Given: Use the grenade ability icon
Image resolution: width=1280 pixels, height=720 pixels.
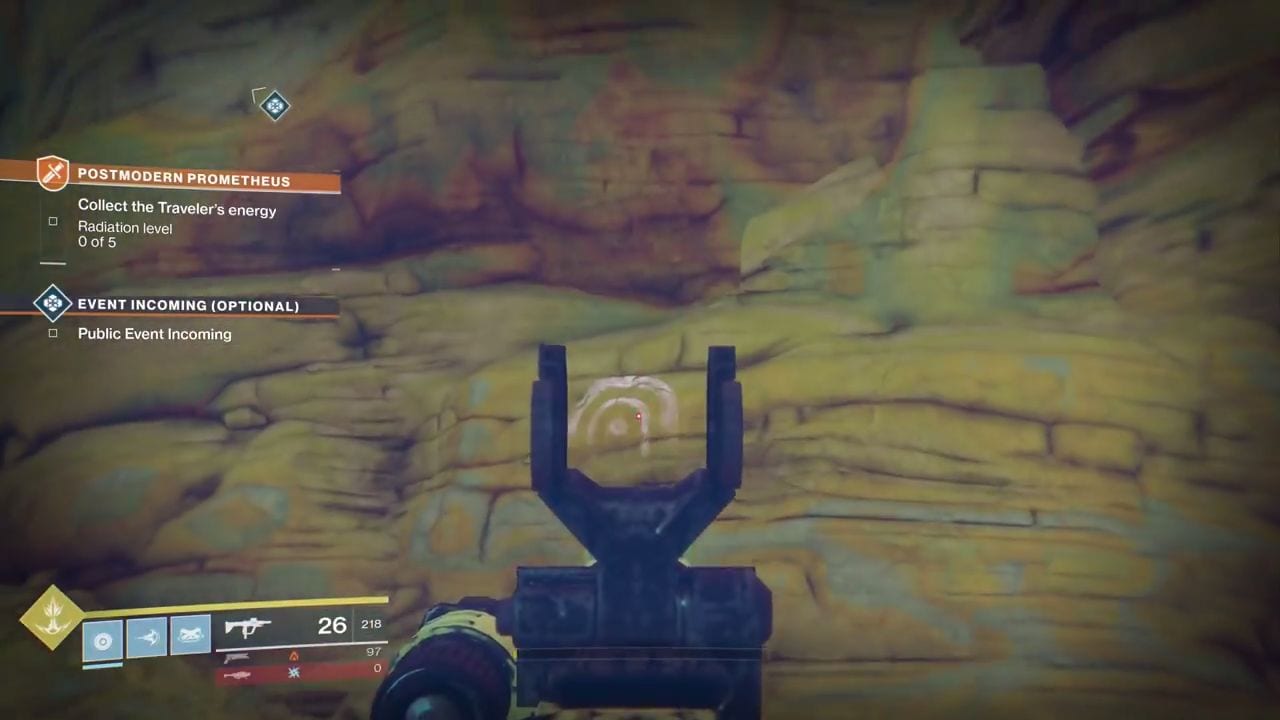Looking at the screenshot, I should (x=103, y=640).
